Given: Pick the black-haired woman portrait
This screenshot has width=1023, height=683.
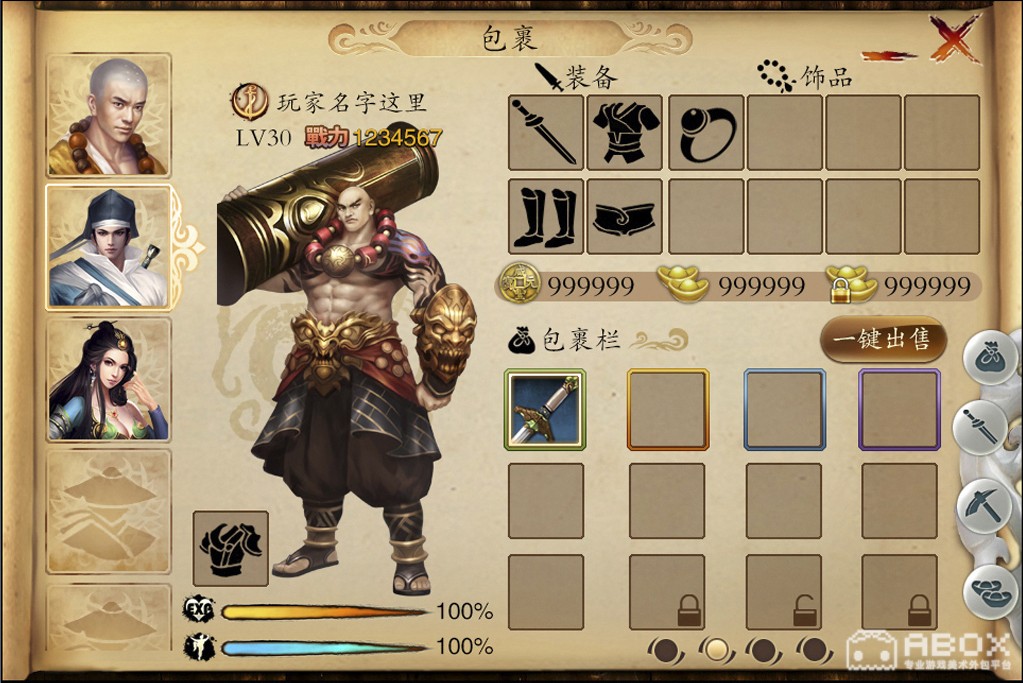Looking at the screenshot, I should coord(108,379).
